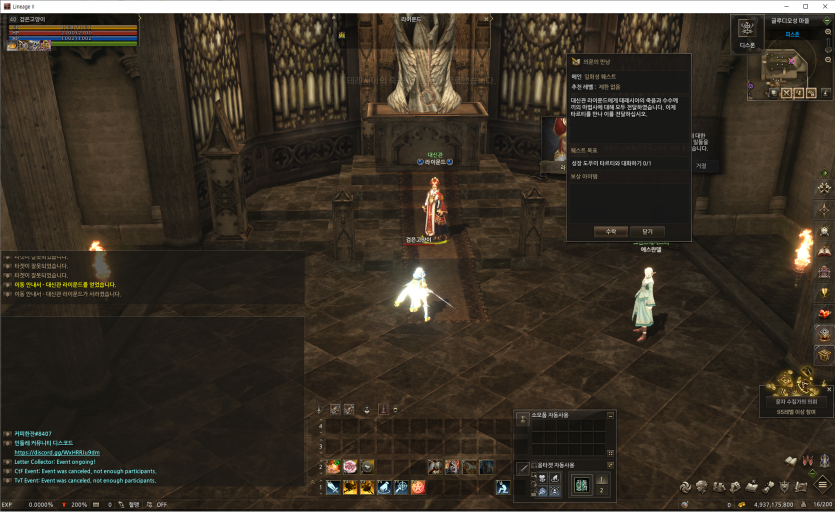Click the 거절 decline button
The height and width of the screenshot is (512, 835).
(701, 166)
